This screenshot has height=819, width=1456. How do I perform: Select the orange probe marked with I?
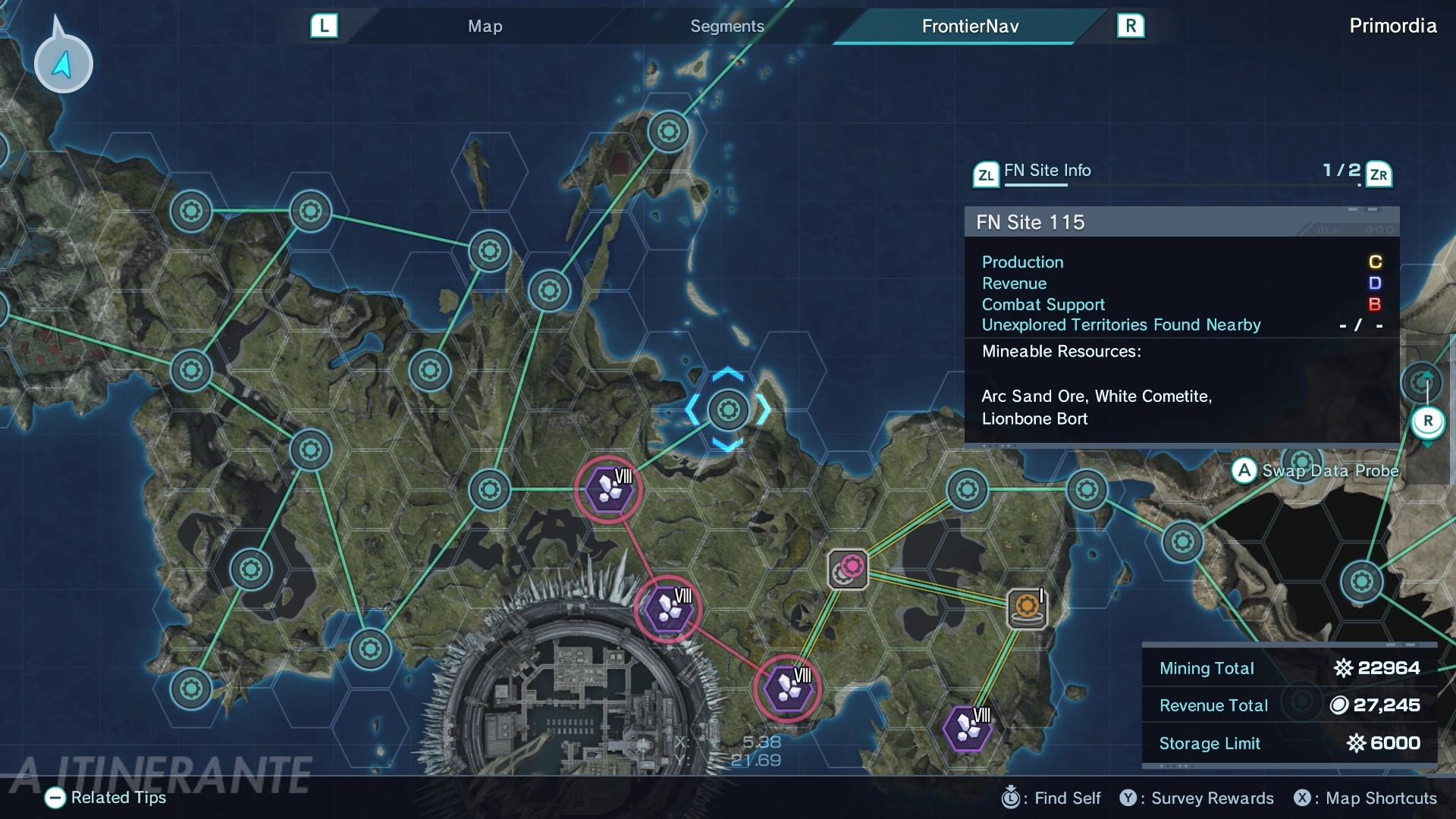pyautogui.click(x=1027, y=608)
